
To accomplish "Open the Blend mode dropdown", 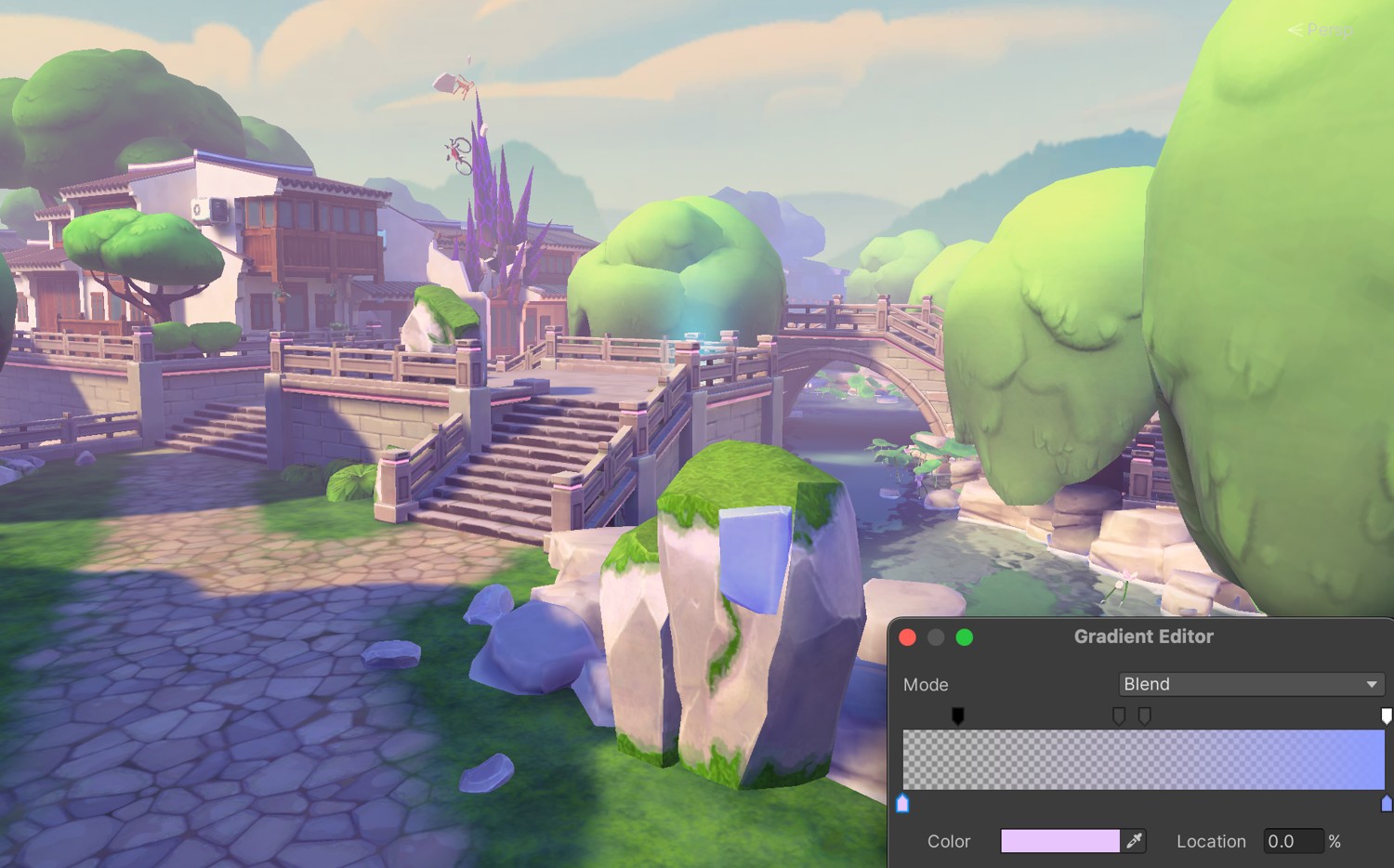I will coord(1251,684).
